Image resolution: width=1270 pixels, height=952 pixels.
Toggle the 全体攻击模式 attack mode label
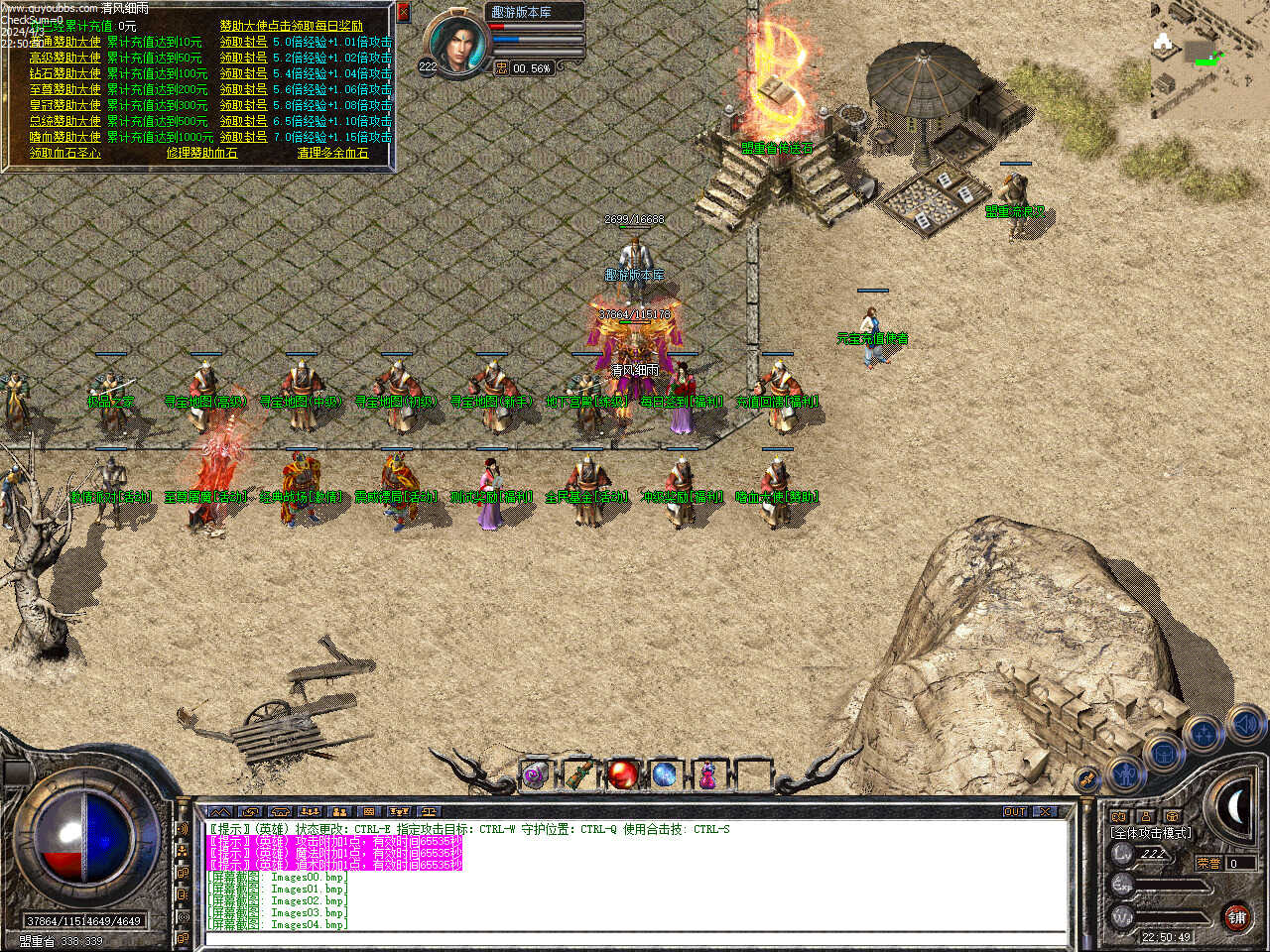[x=1151, y=833]
